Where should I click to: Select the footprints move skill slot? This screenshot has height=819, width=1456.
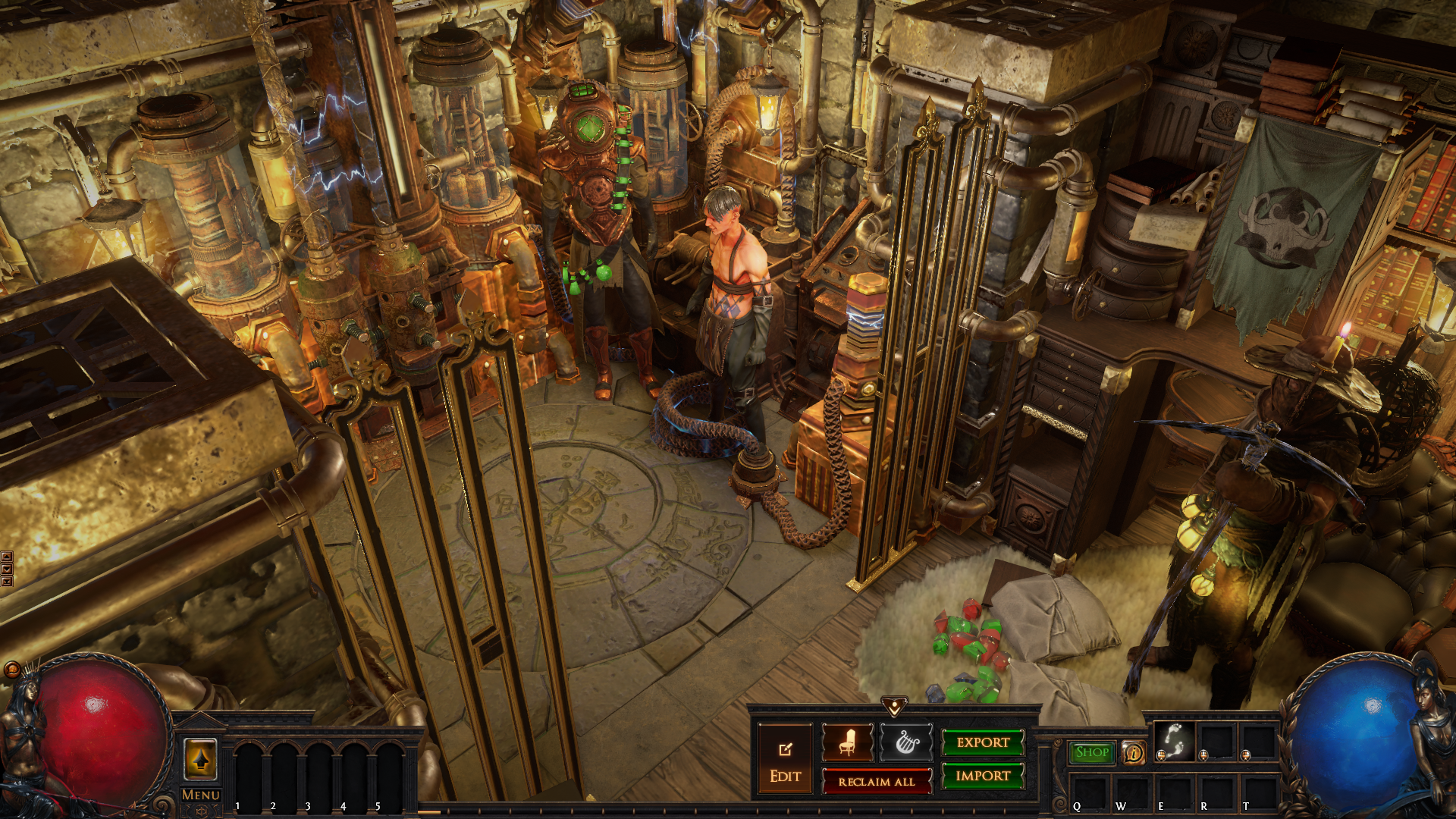click(1174, 740)
